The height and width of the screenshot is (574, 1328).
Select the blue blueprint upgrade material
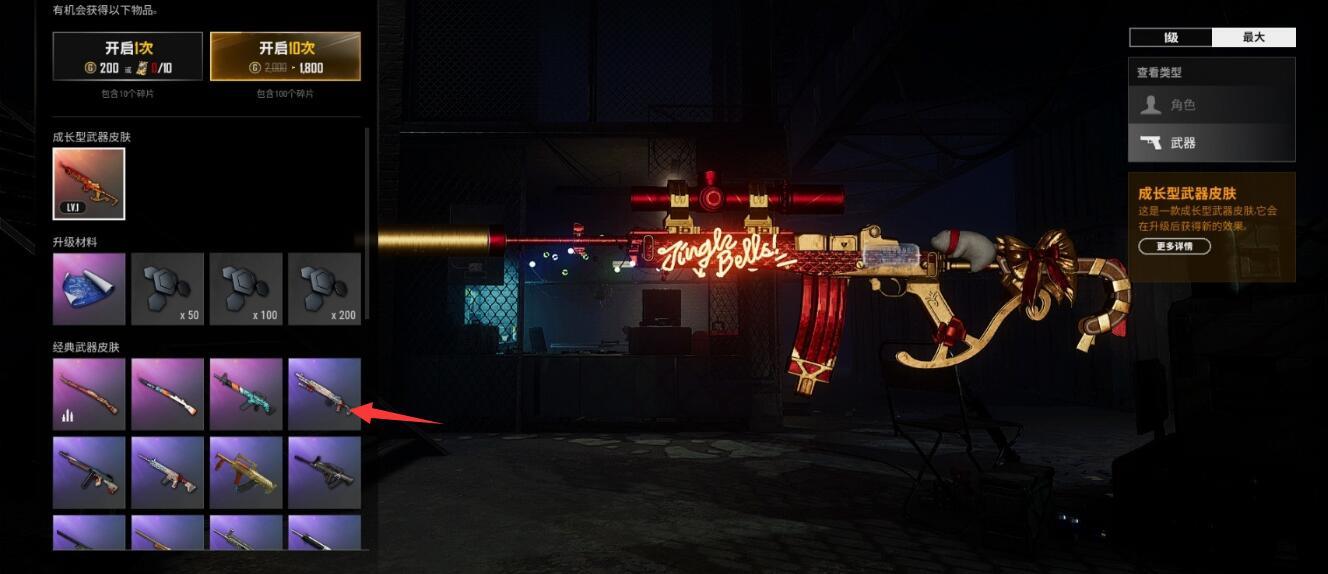point(89,289)
